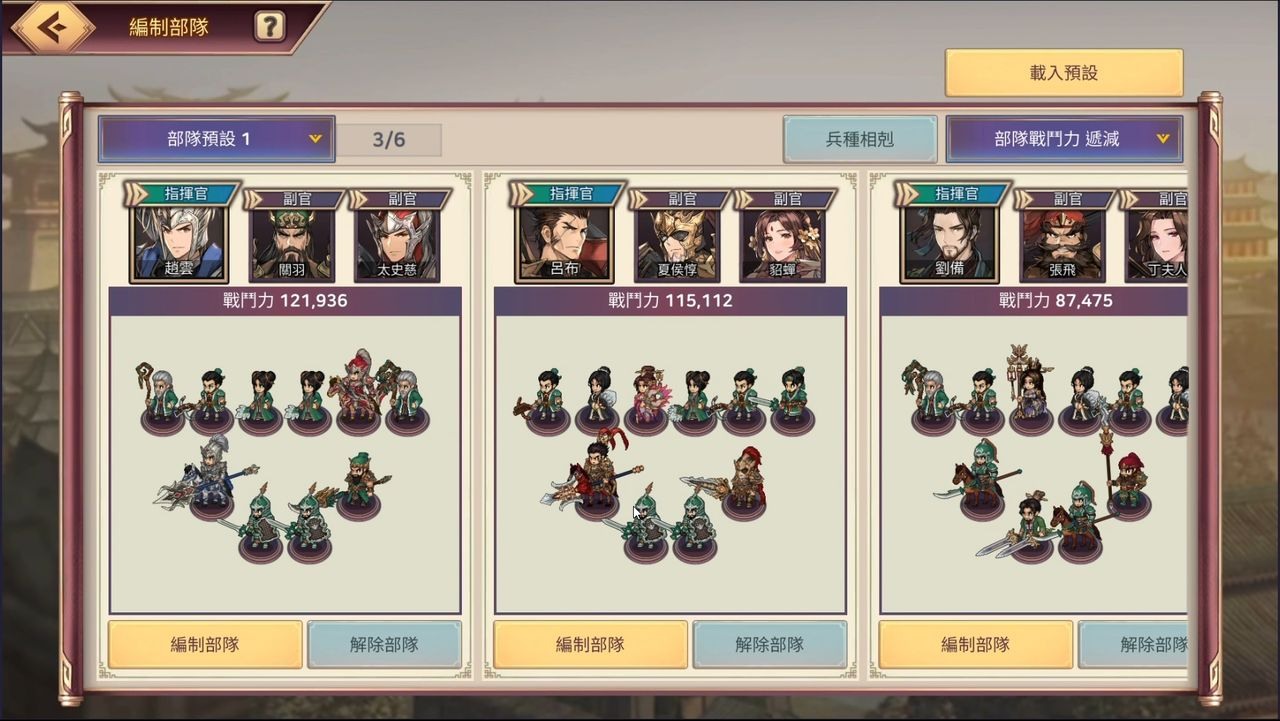The image size is (1280, 721).
Task: View the 3/6 squad count indicator
Action: (390, 139)
